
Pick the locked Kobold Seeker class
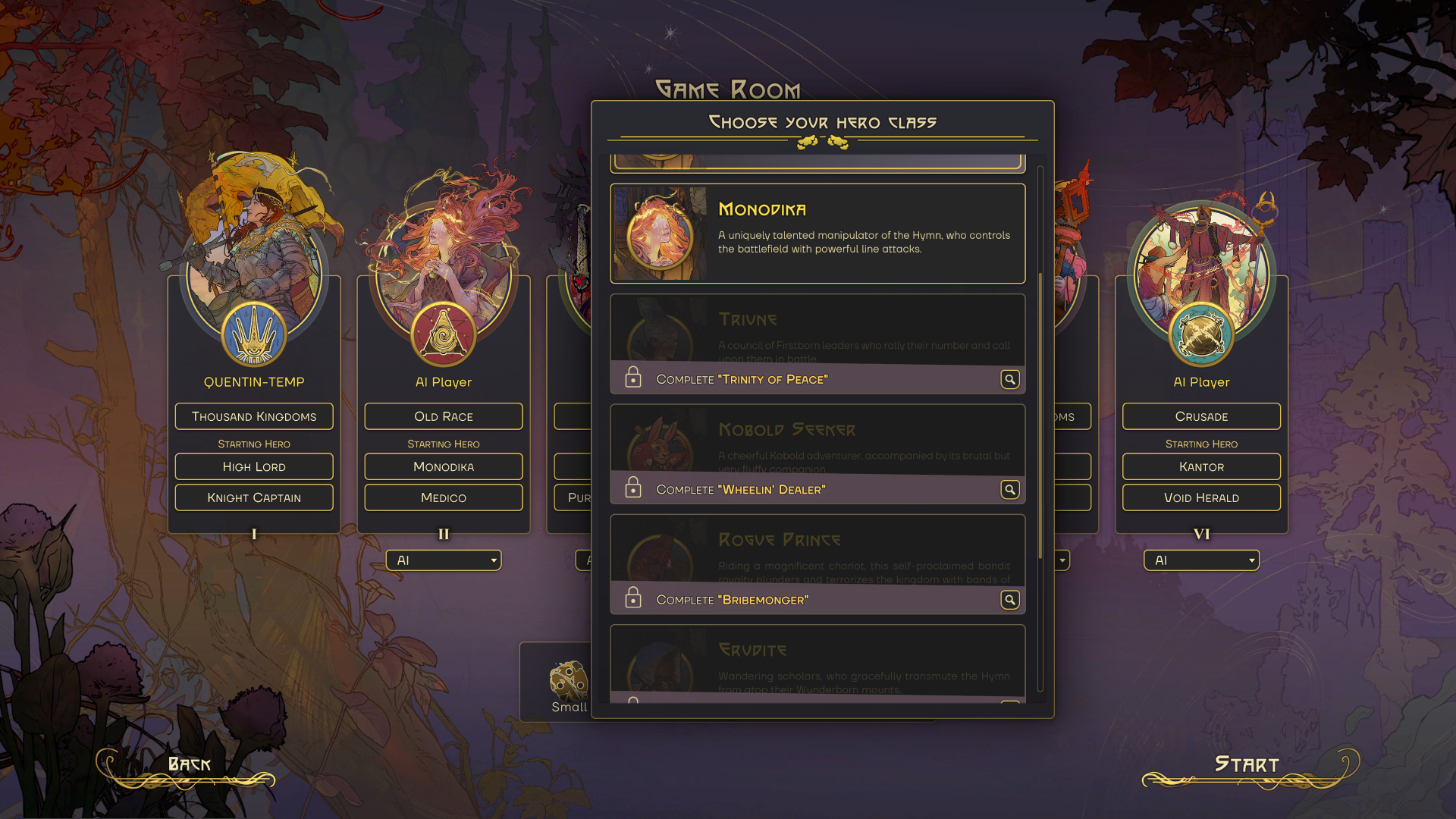point(817,439)
